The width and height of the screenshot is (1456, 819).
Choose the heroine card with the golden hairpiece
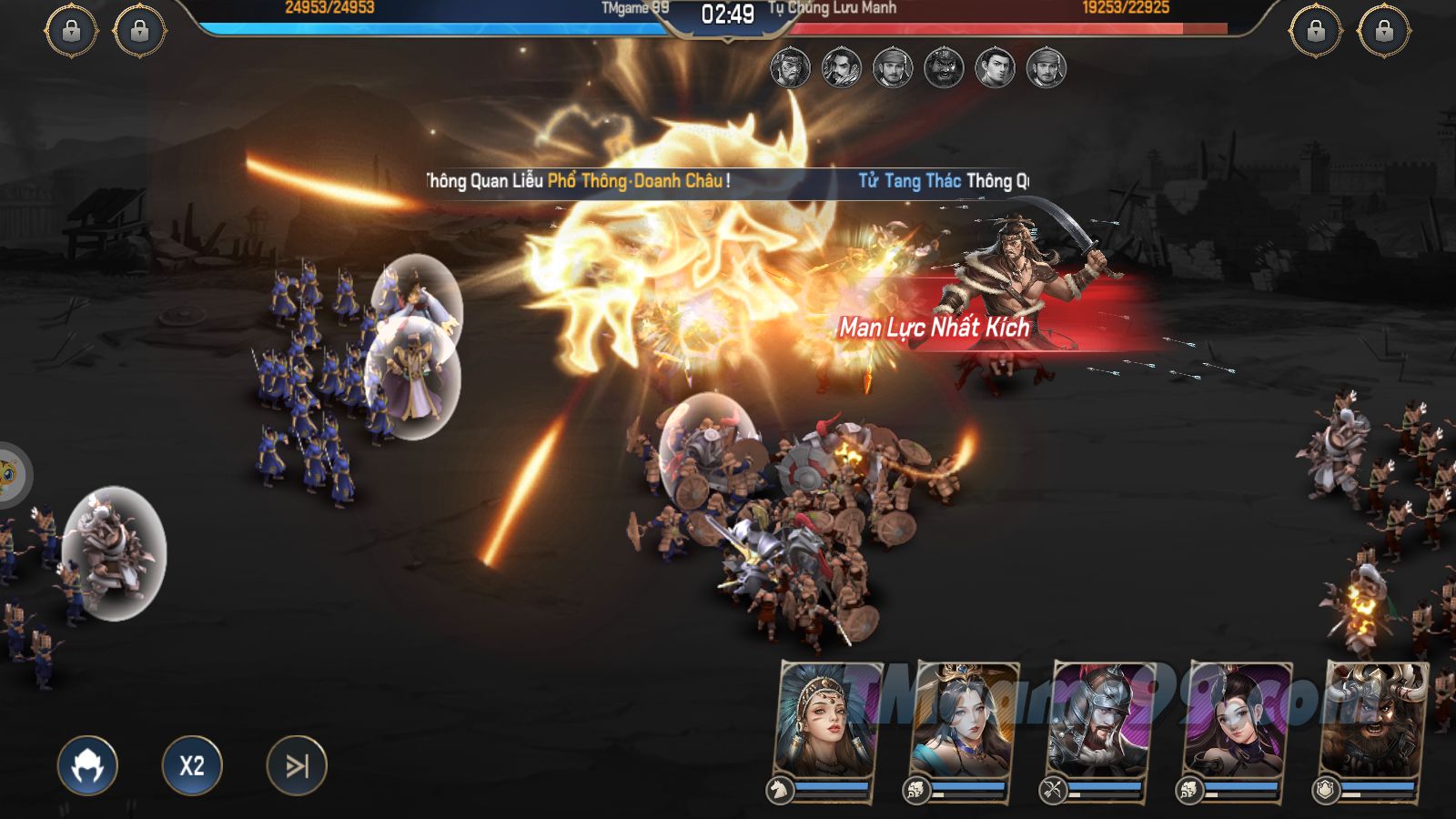[x=965, y=723]
